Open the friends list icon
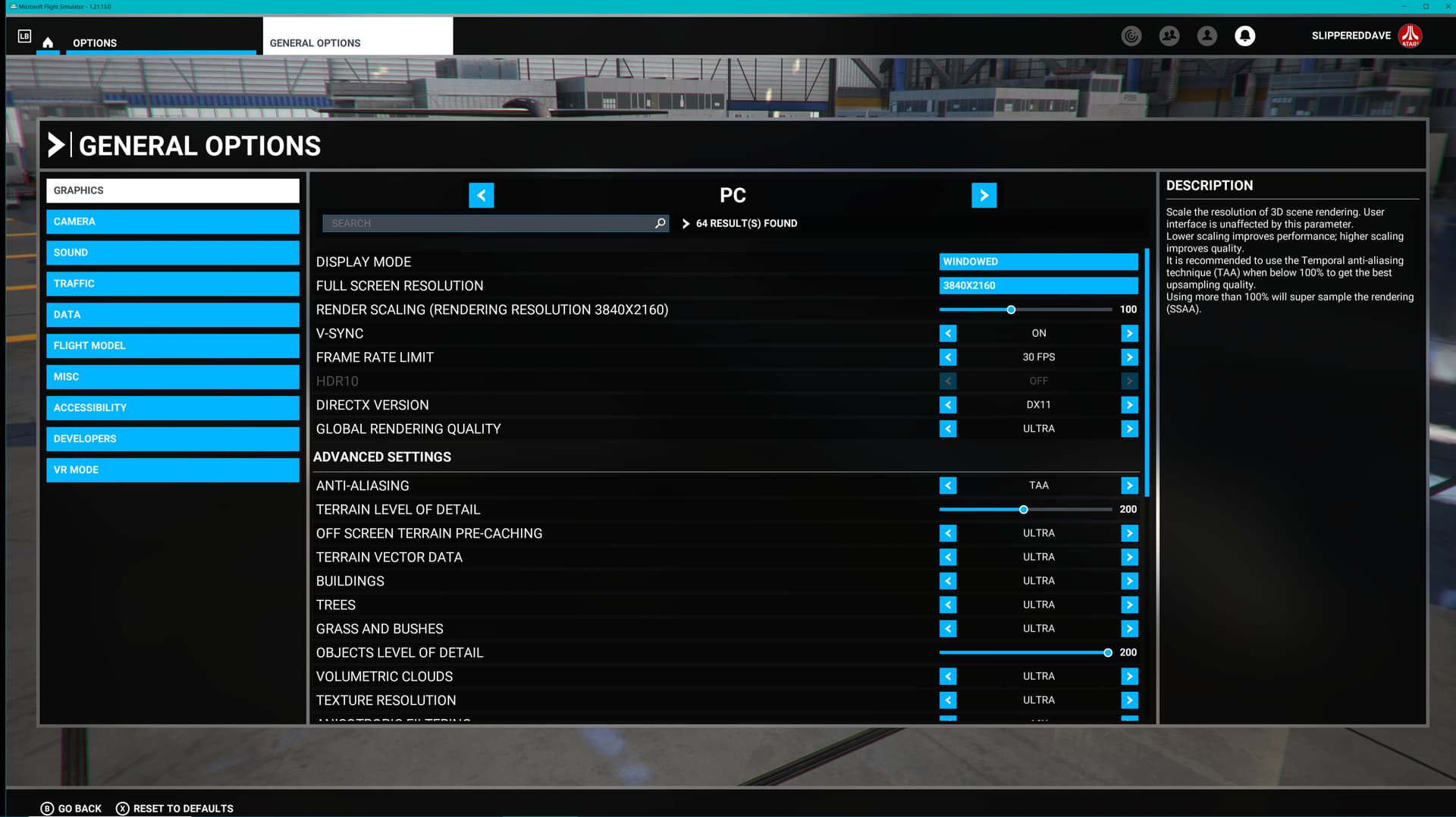Viewport: 1456px width, 817px height. tap(1169, 36)
